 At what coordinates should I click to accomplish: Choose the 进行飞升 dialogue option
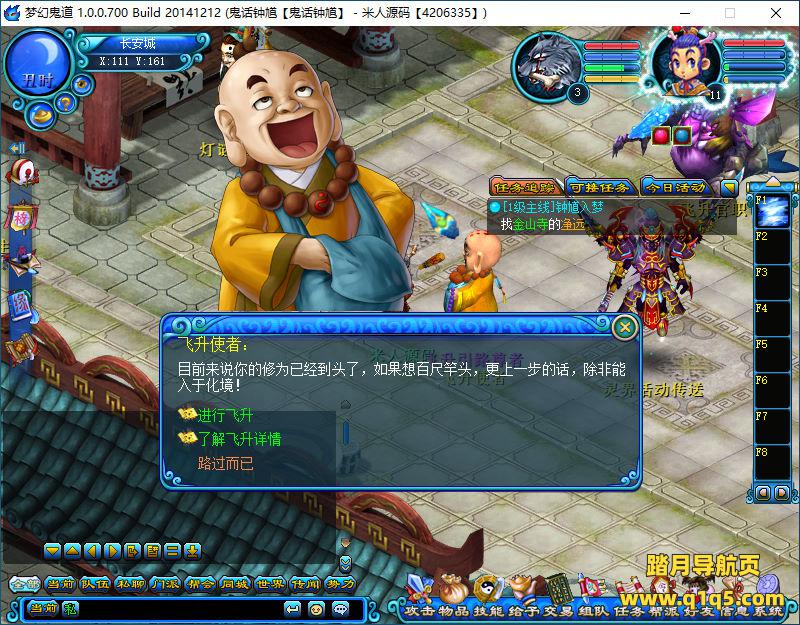(x=225, y=415)
